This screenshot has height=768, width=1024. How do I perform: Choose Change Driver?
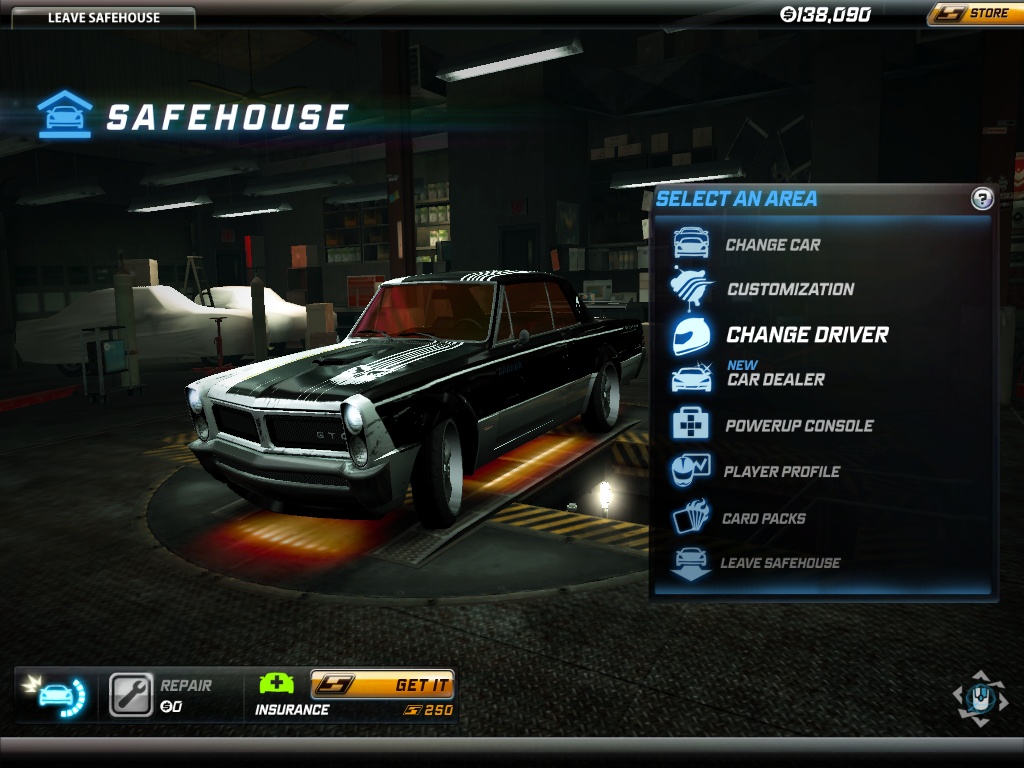[806, 335]
